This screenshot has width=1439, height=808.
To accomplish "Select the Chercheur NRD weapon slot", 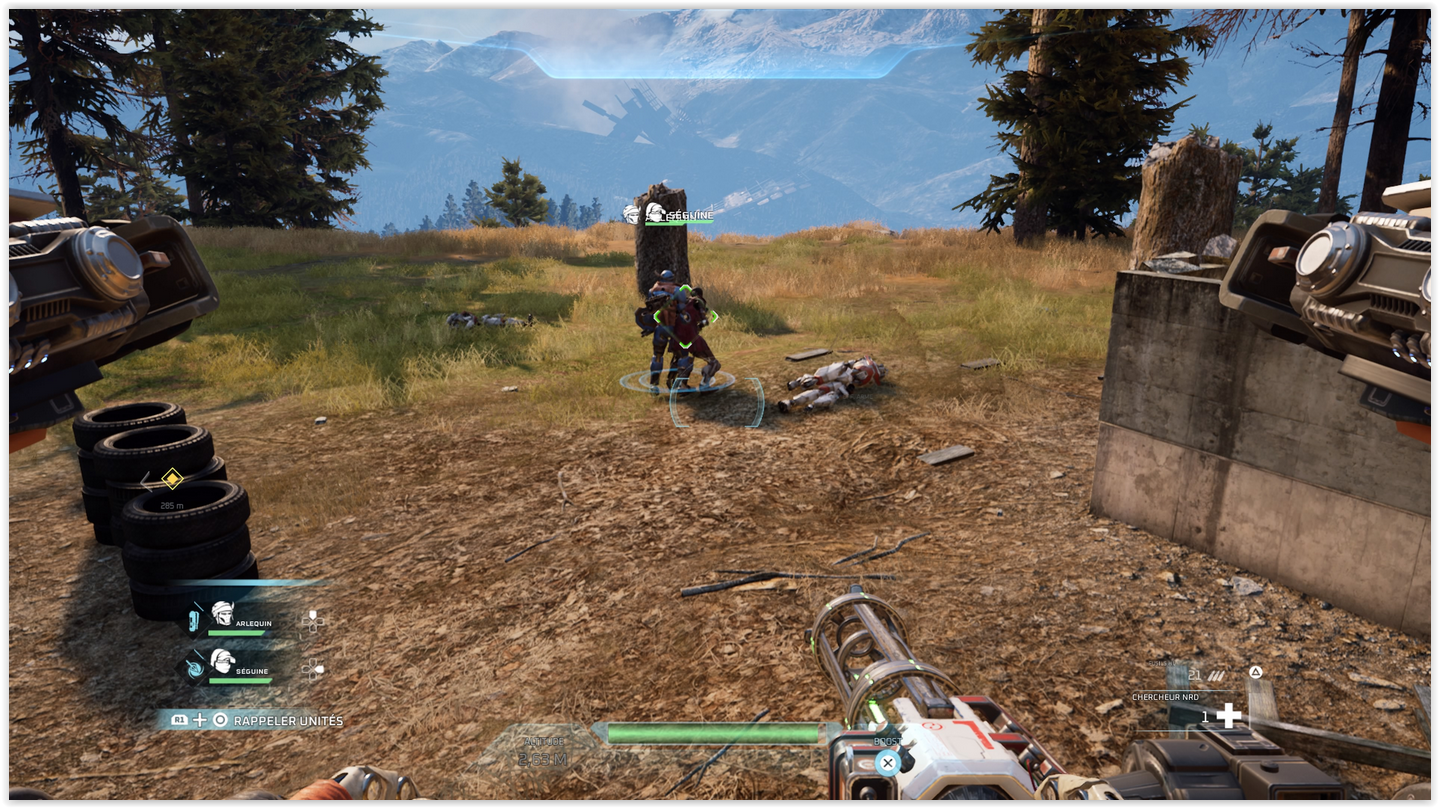I will click(1165, 697).
